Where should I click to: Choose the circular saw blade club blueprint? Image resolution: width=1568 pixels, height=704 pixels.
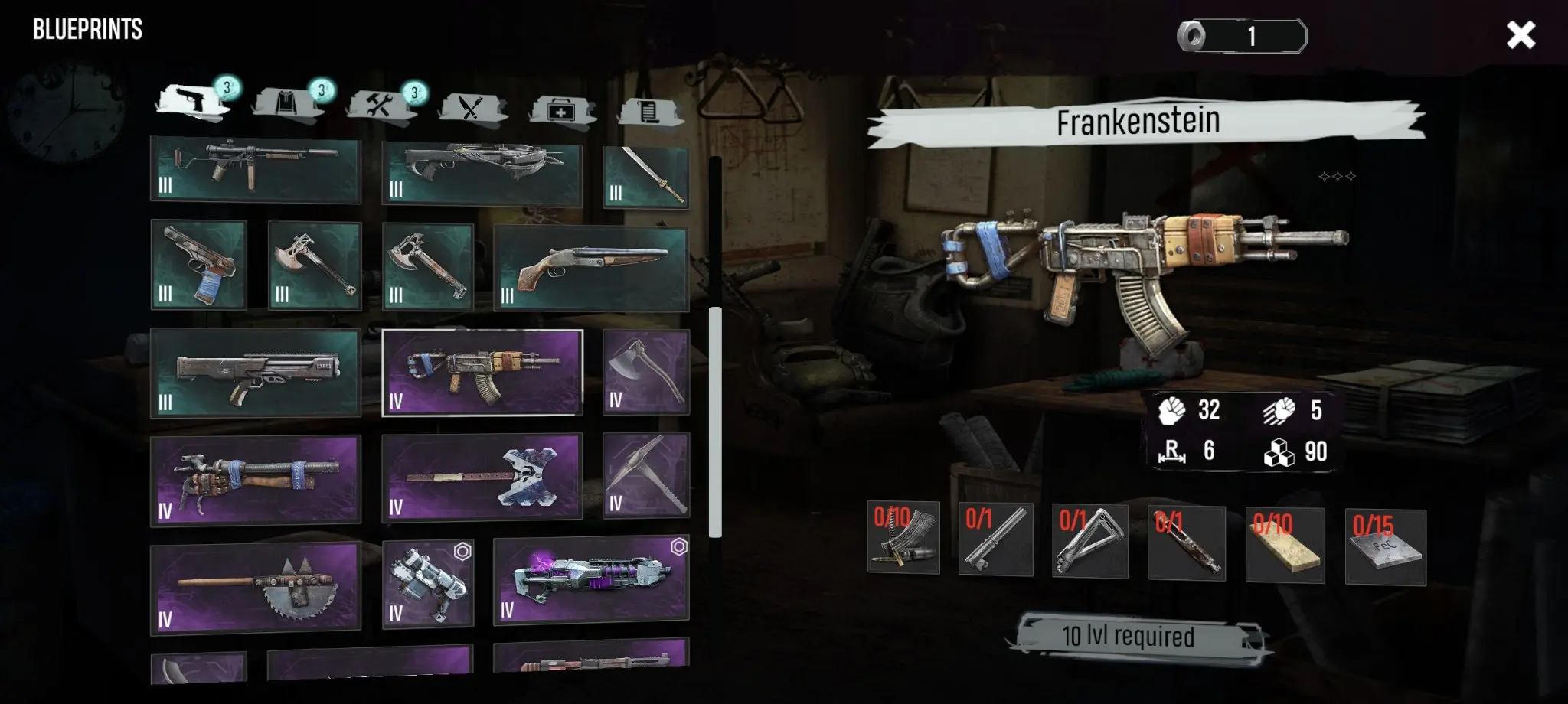[x=255, y=587]
